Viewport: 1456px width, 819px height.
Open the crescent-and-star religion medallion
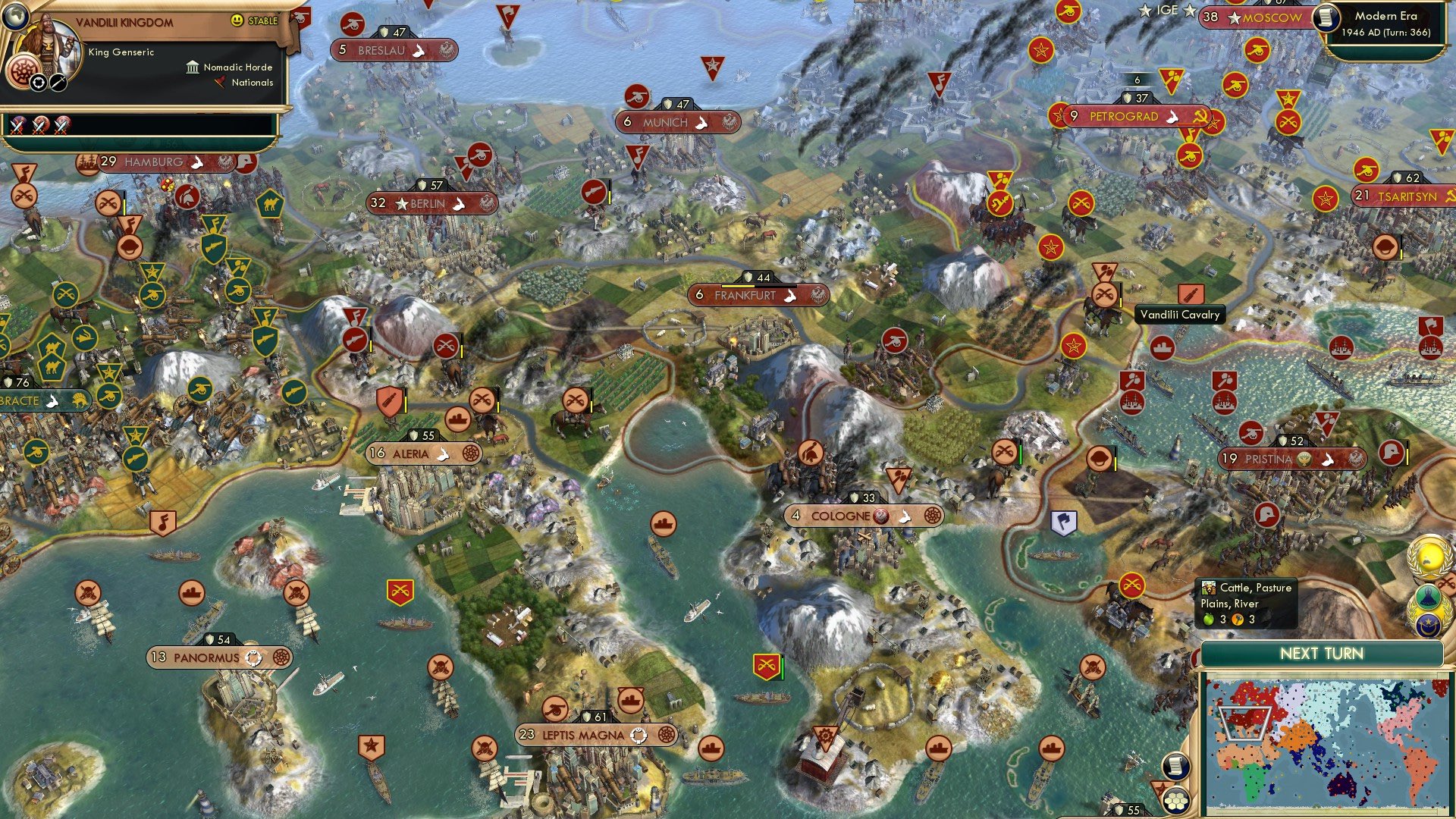[1429, 623]
